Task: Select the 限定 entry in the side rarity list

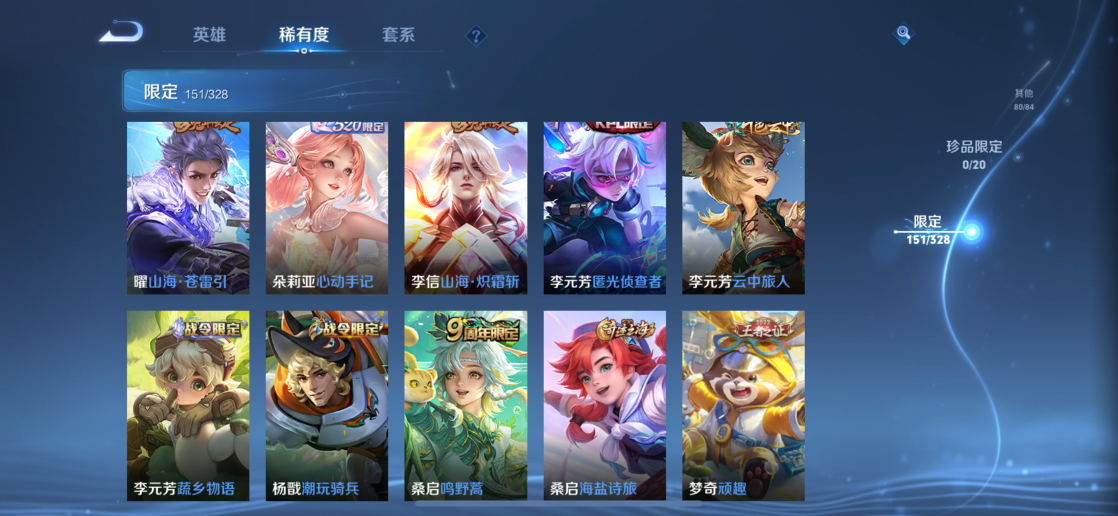Action: point(929,231)
